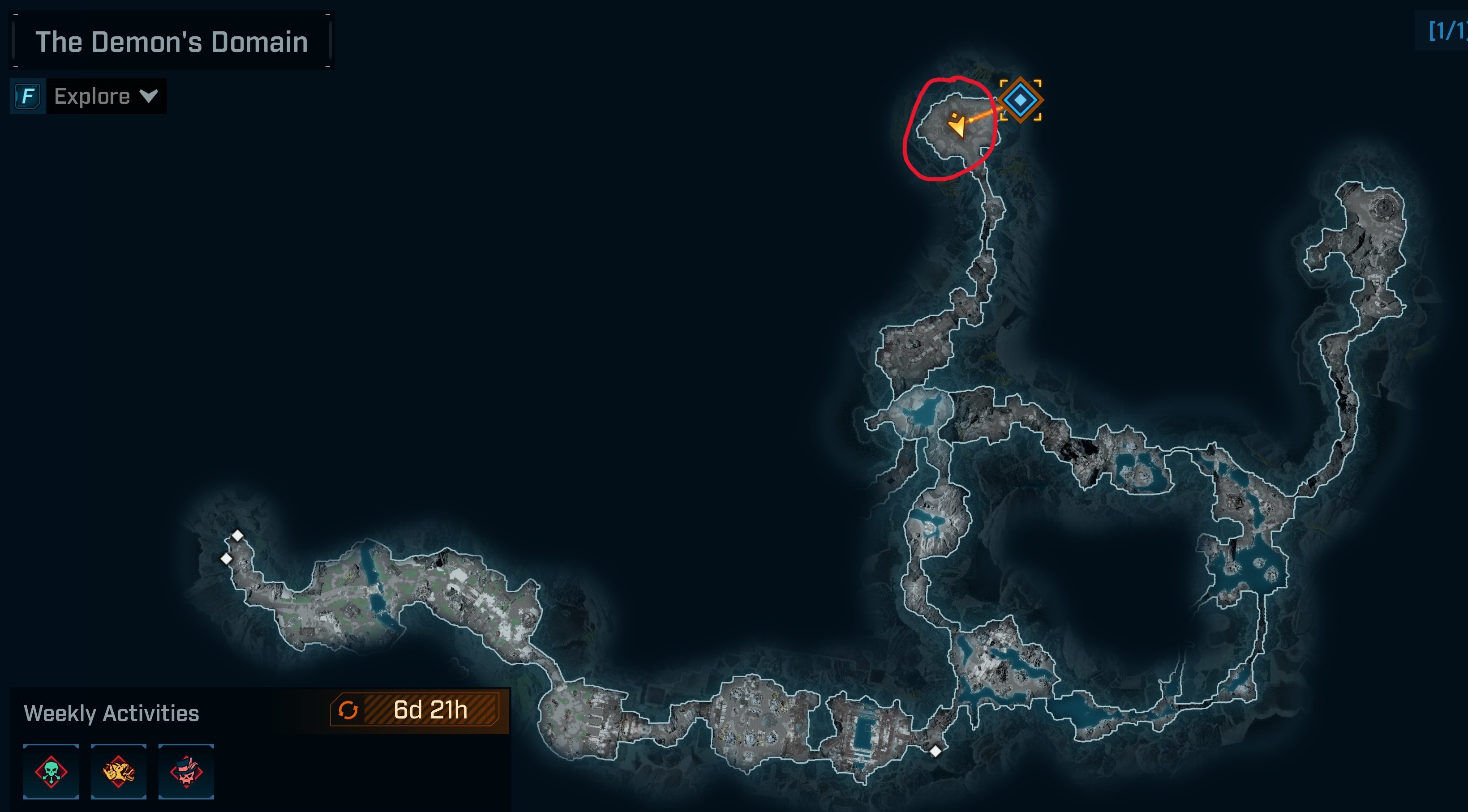The height and width of the screenshot is (812, 1468).
Task: Select the blue diamond waypoint marker
Action: [1020, 100]
